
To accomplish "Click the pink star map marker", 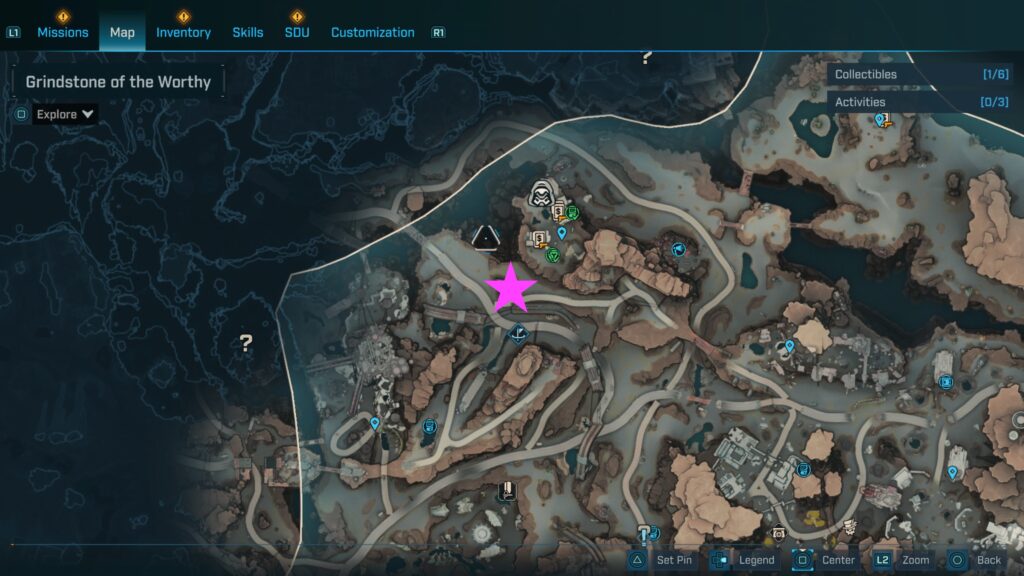I will click(x=511, y=288).
